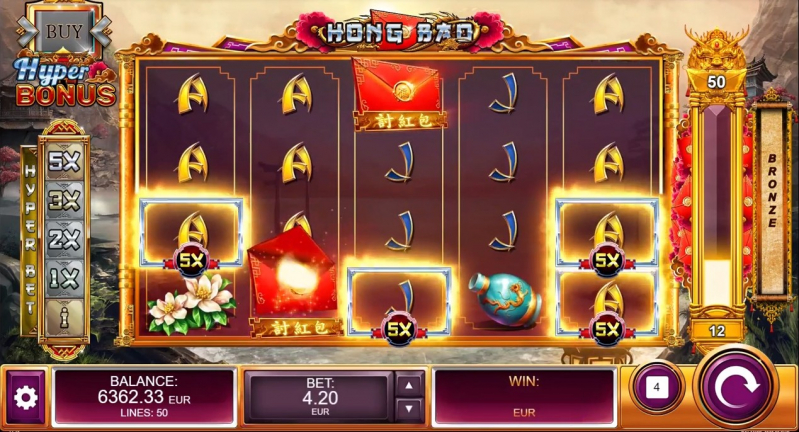Viewport: 799px width, 432px height.
Task: Pick the 1X Hyper Bet option
Action: pos(63,276)
